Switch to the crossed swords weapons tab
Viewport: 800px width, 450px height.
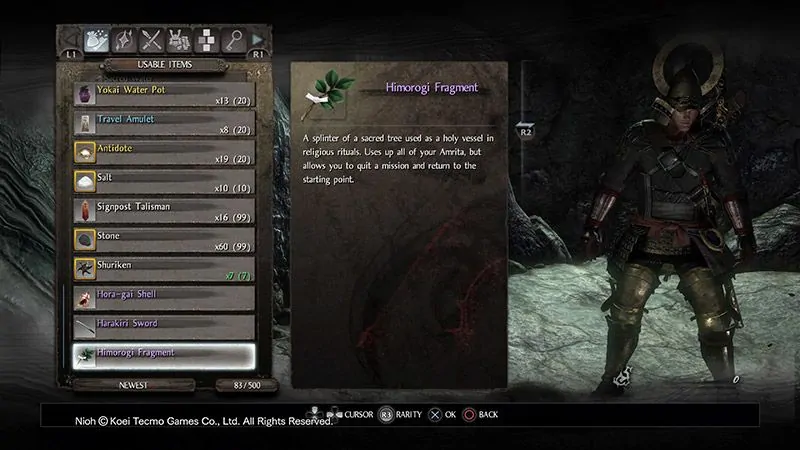pos(152,39)
